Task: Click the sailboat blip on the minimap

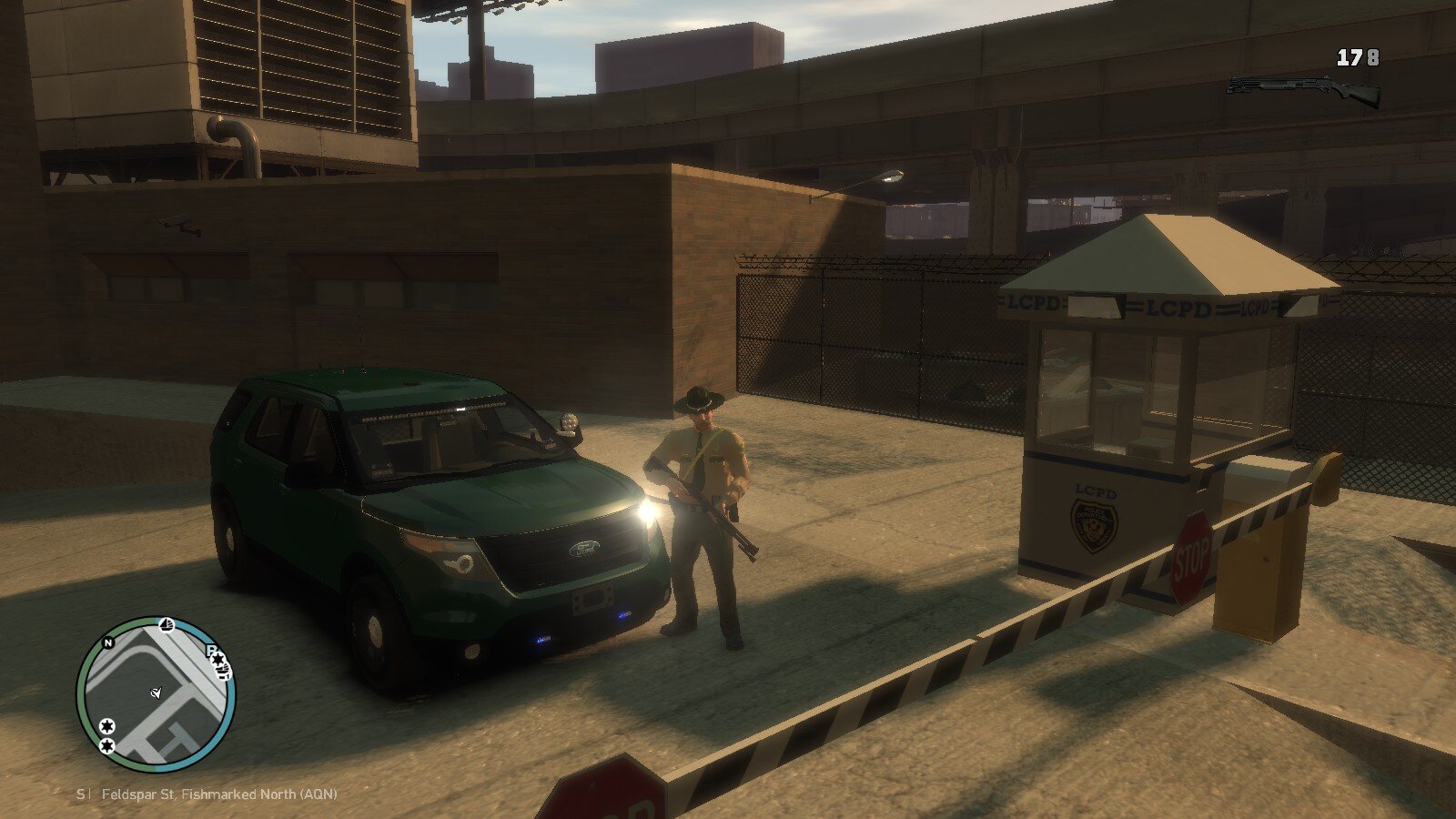Action: click(167, 624)
